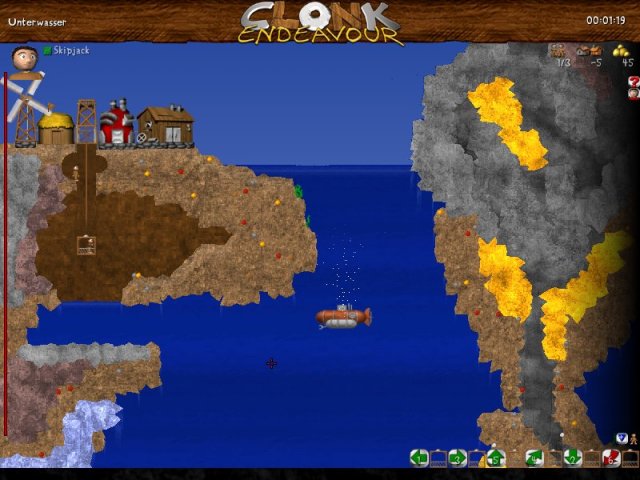Click the red button numbered 6
This screenshot has width=640, height=480.
pyautogui.click(x=610, y=458)
